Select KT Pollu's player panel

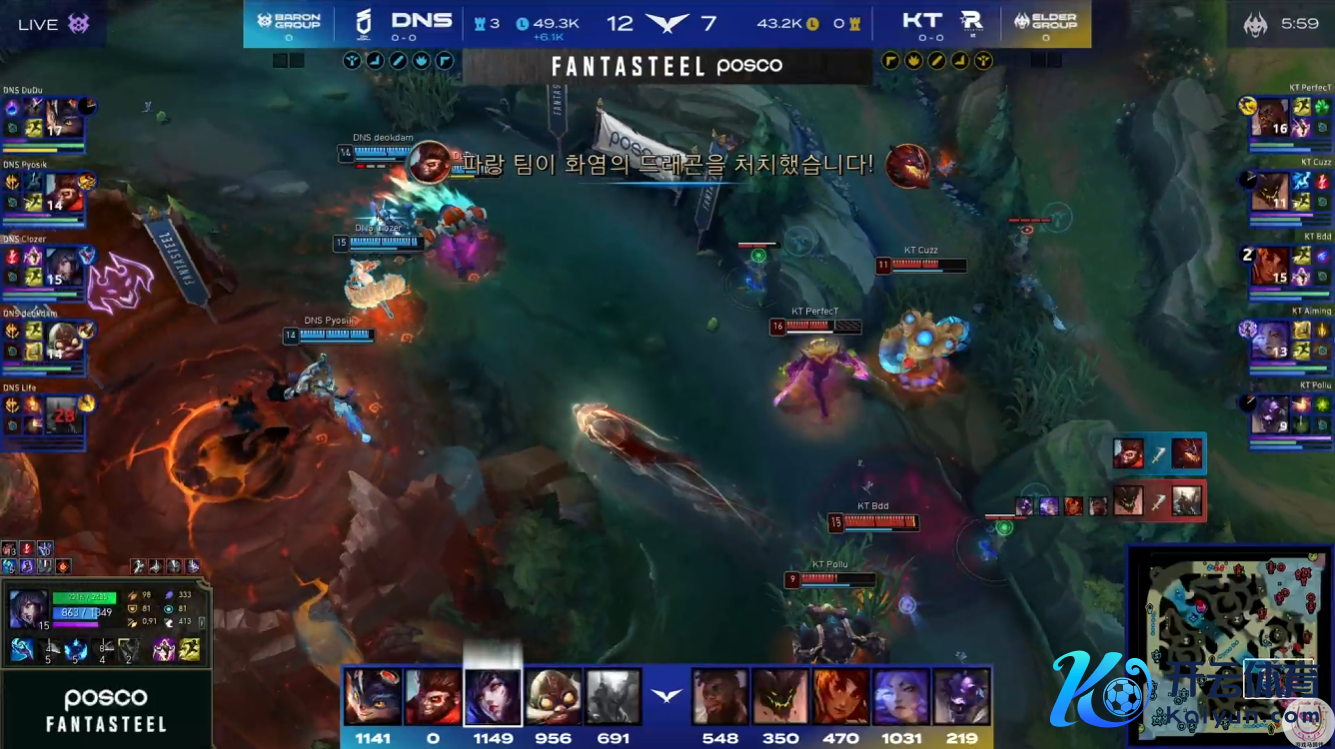click(x=1288, y=414)
